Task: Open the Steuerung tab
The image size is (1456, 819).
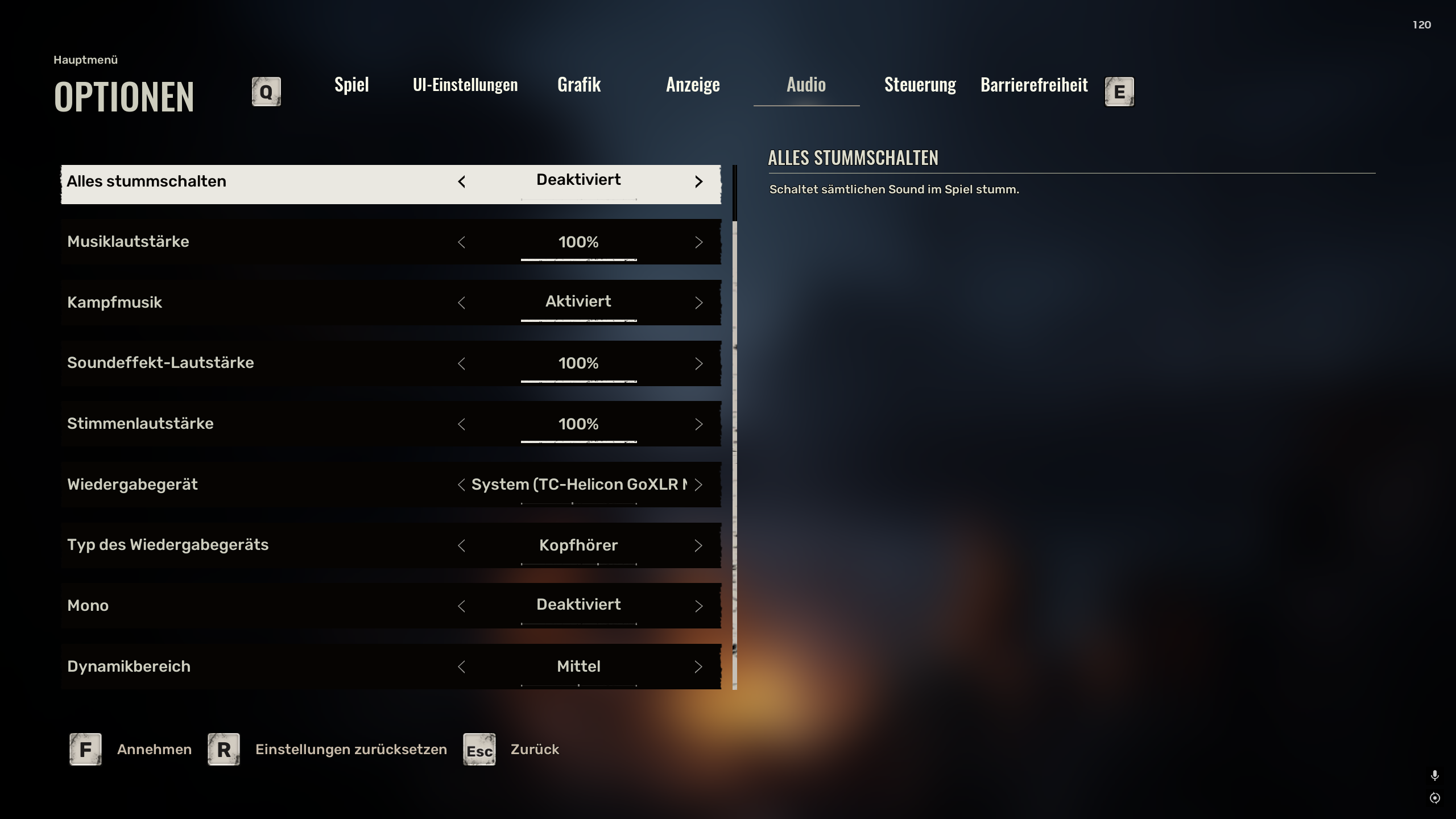Action: click(x=920, y=85)
